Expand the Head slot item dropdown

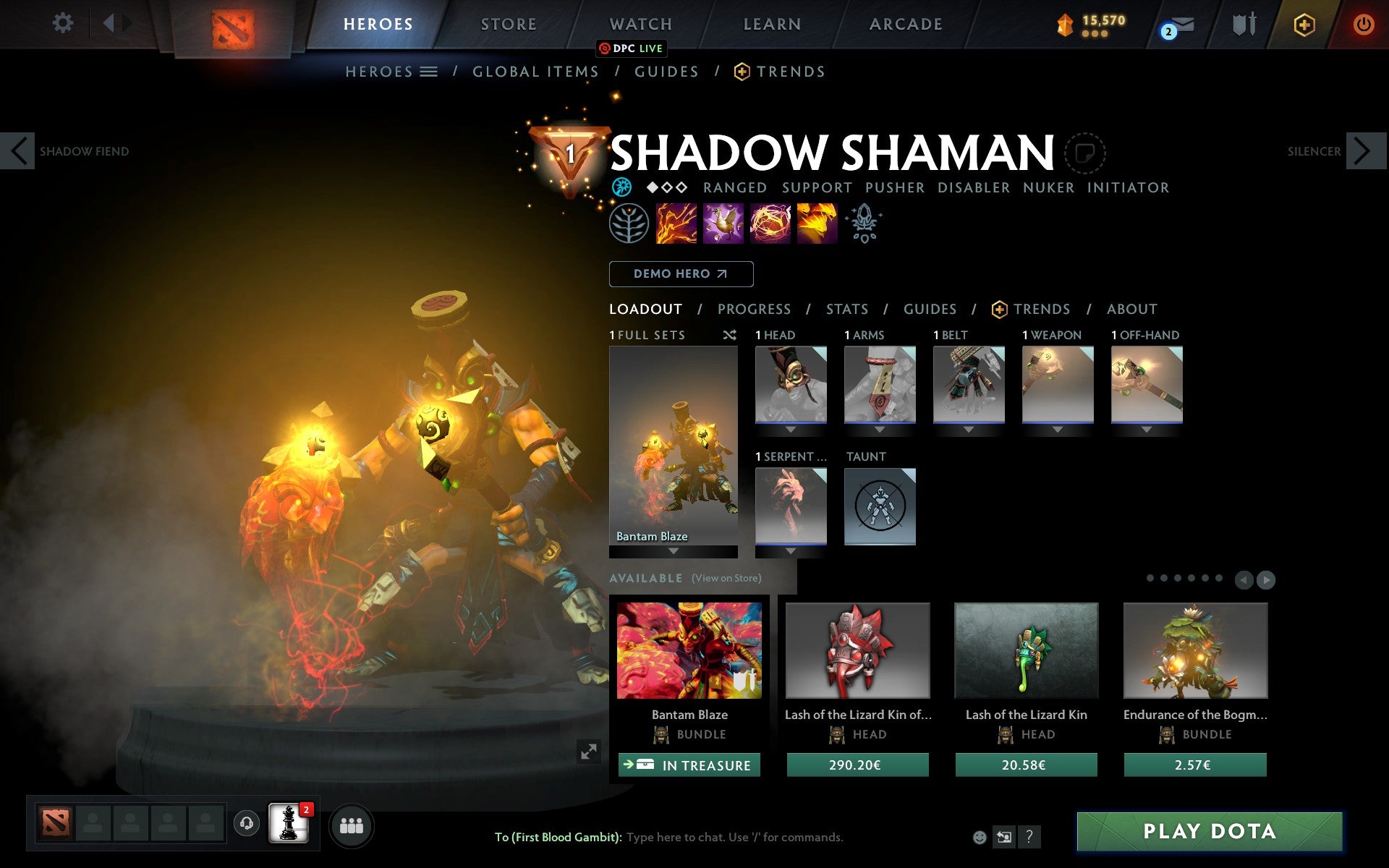(791, 428)
